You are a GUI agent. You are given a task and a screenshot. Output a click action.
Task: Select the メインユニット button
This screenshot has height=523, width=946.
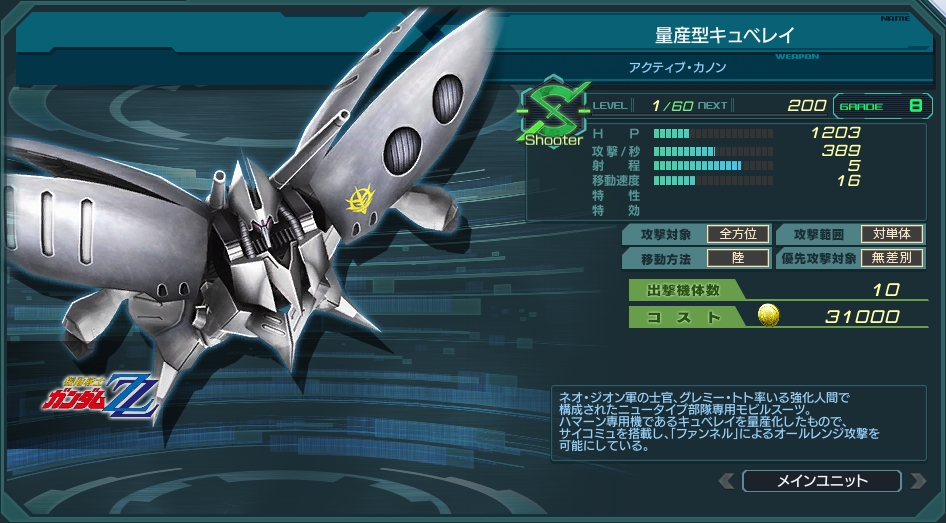[x=822, y=481]
